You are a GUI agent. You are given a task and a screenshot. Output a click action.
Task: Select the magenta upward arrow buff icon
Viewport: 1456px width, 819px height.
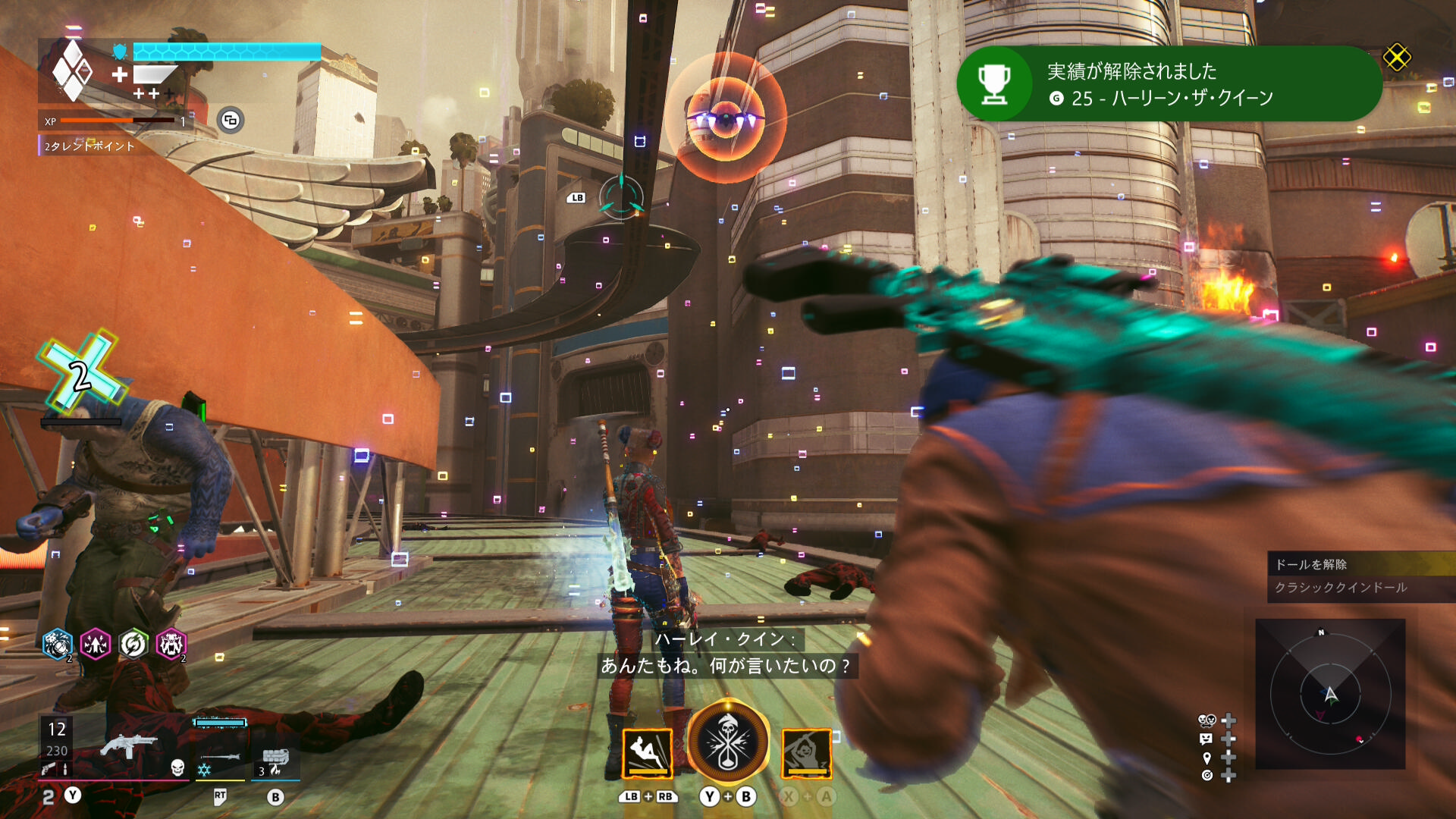96,645
